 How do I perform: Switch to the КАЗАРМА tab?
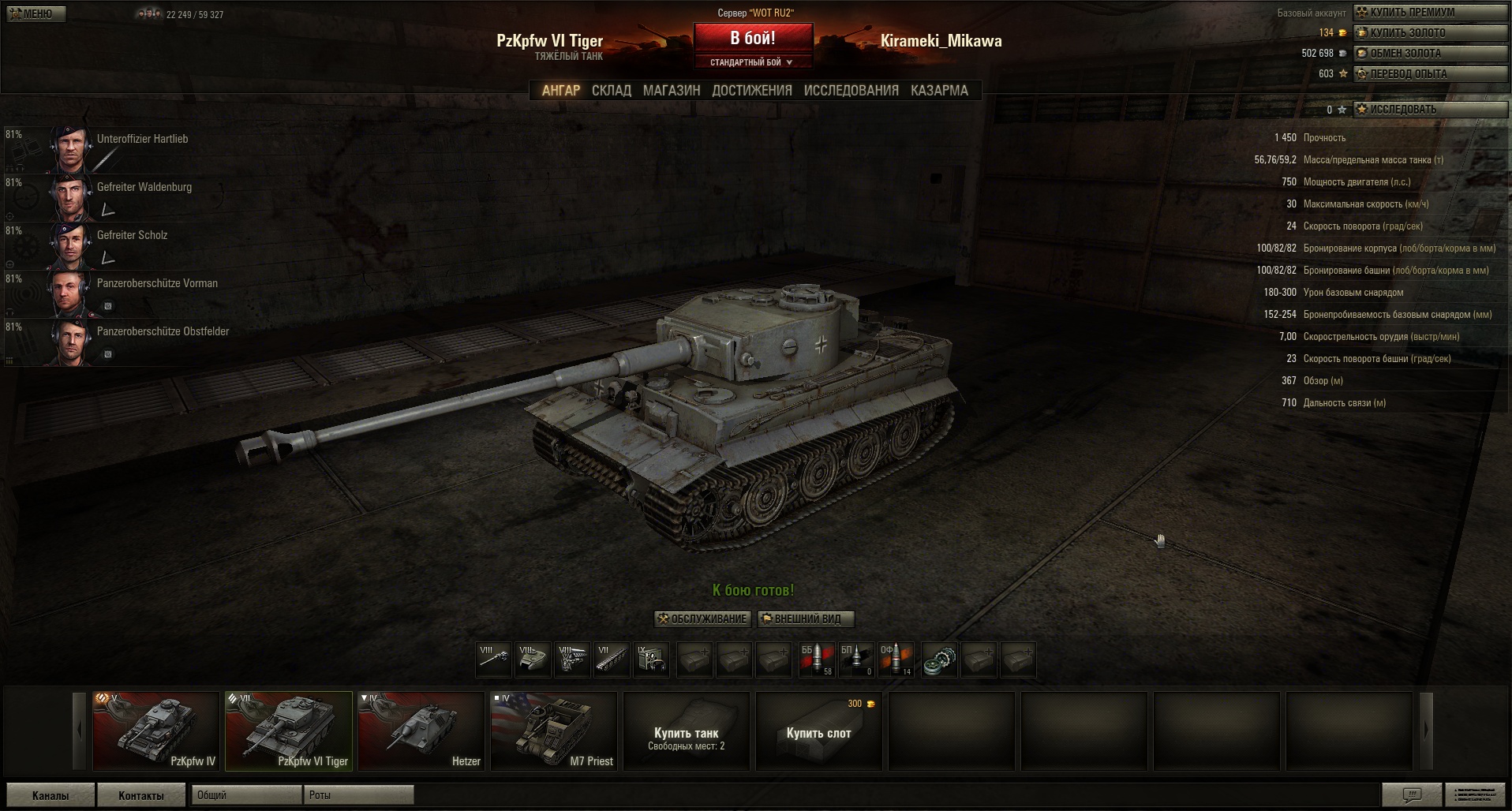coord(939,91)
